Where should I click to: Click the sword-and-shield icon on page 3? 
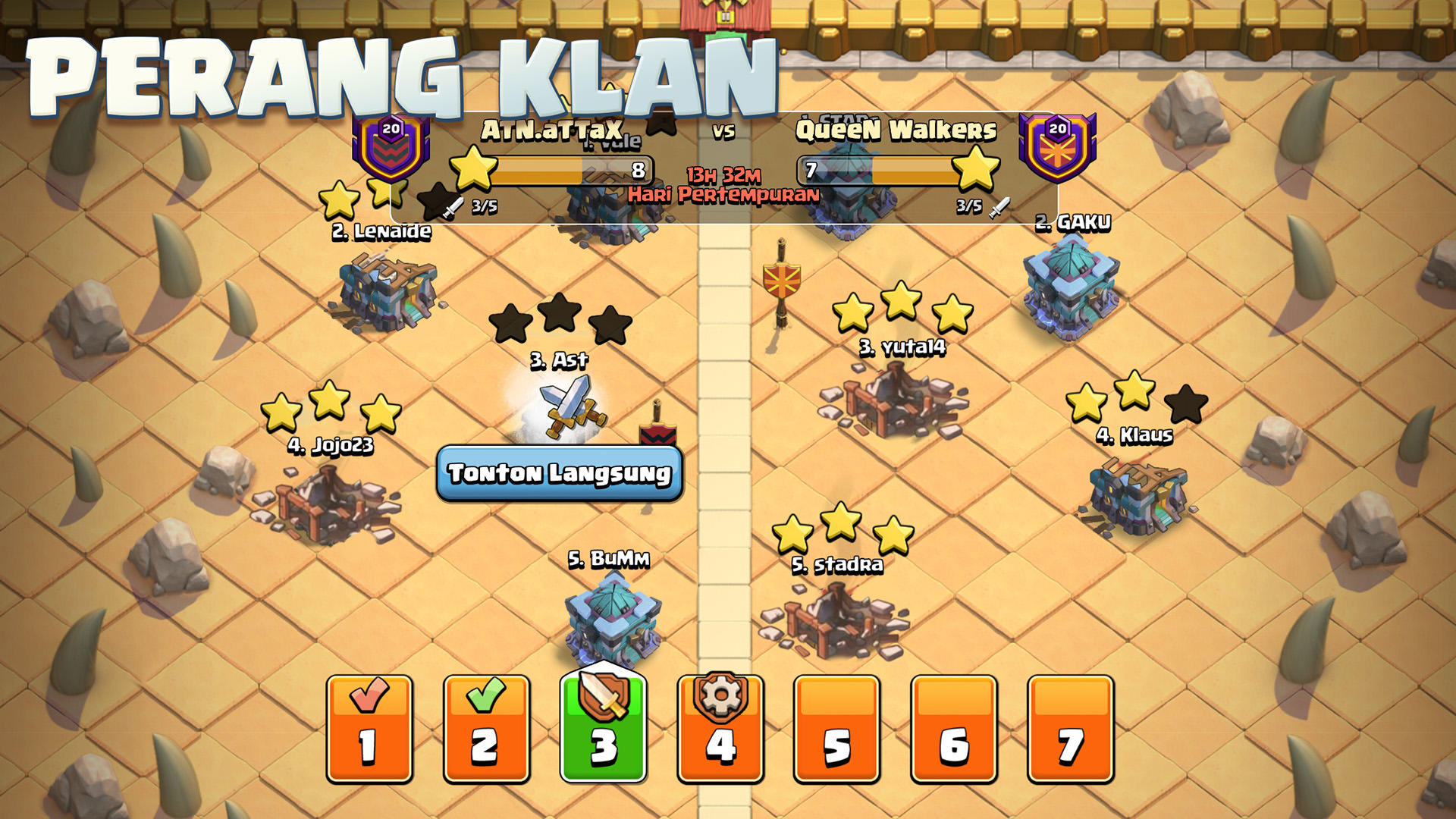point(601,698)
